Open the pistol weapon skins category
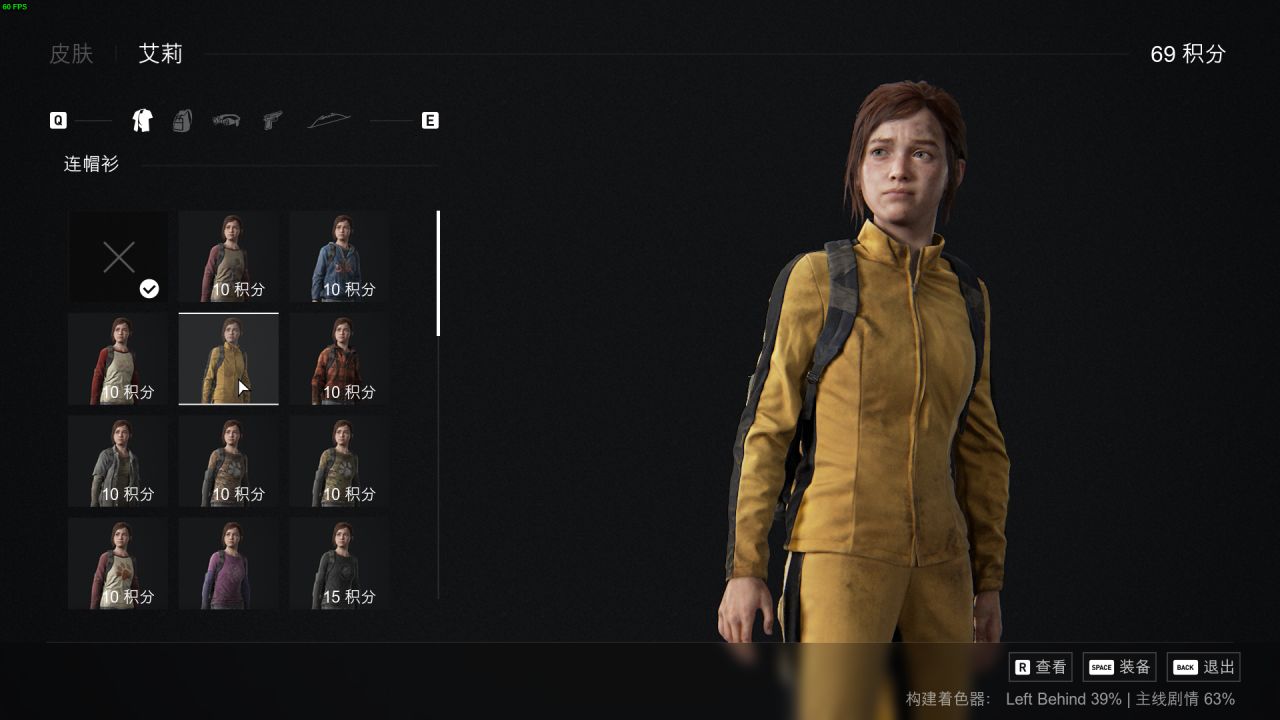1280x720 pixels. click(x=272, y=121)
